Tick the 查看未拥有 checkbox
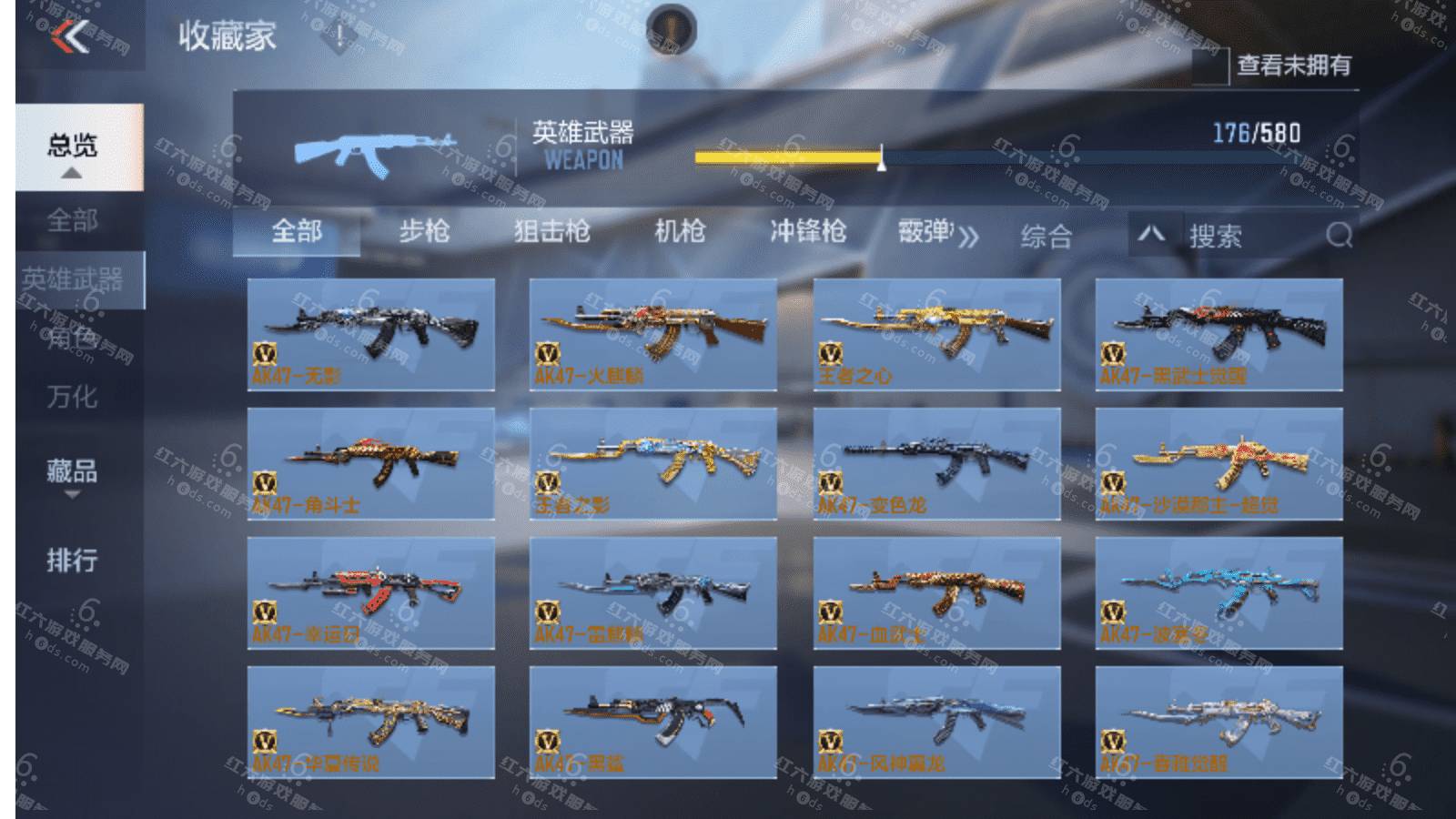1456x819 pixels. [x=1211, y=66]
